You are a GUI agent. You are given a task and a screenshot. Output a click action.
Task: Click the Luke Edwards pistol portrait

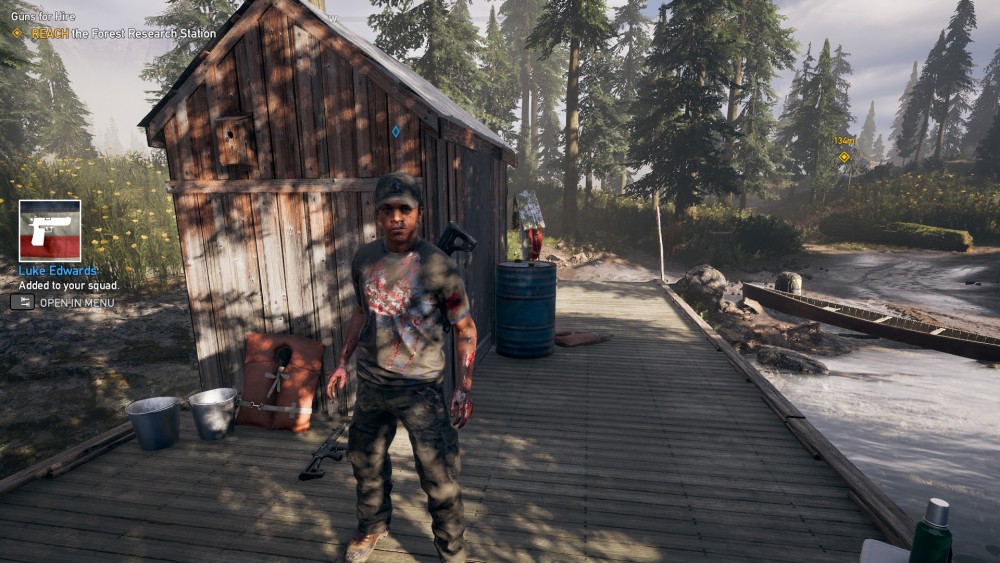[x=49, y=230]
